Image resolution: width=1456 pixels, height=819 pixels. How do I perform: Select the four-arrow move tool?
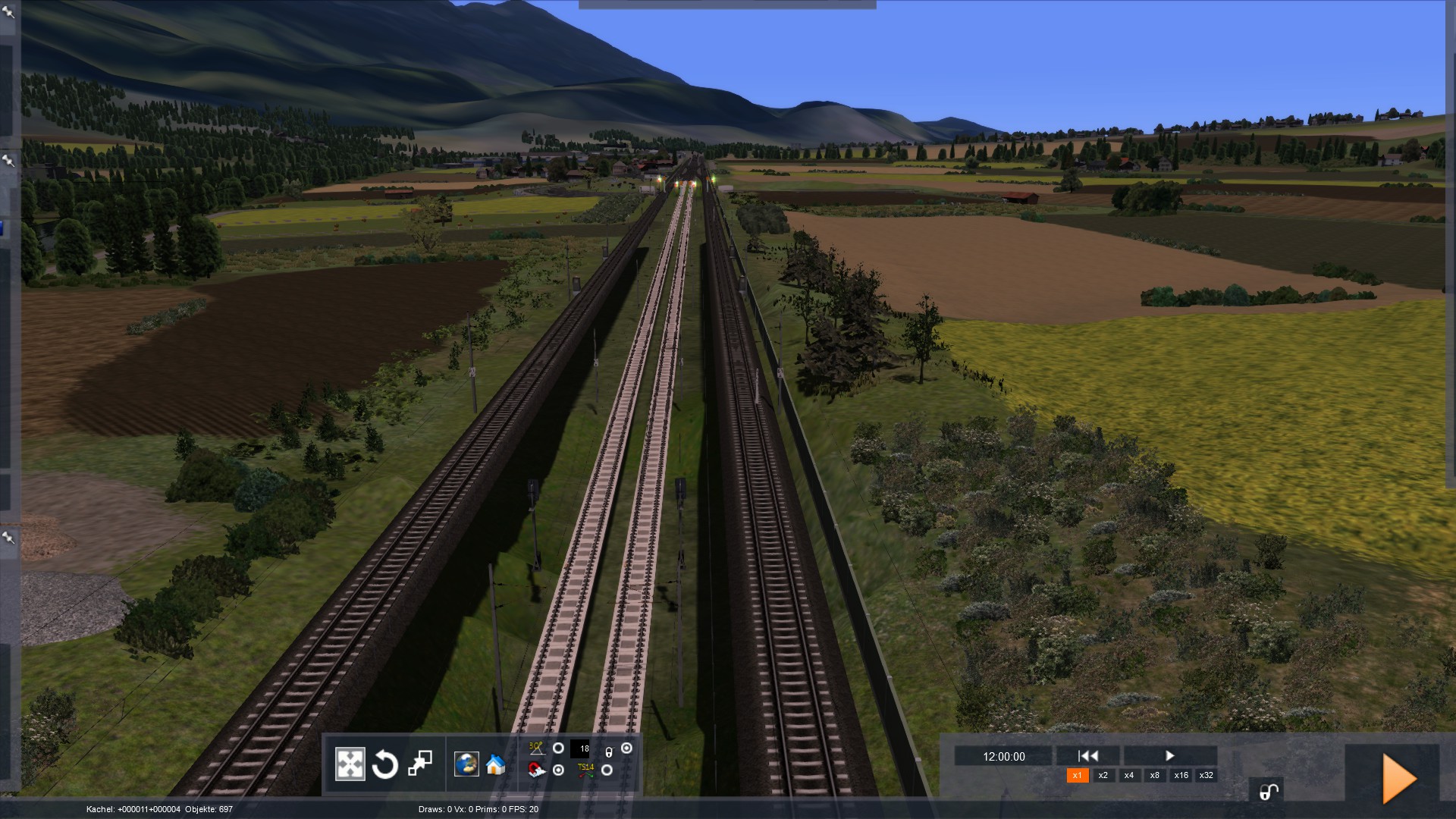(350, 764)
